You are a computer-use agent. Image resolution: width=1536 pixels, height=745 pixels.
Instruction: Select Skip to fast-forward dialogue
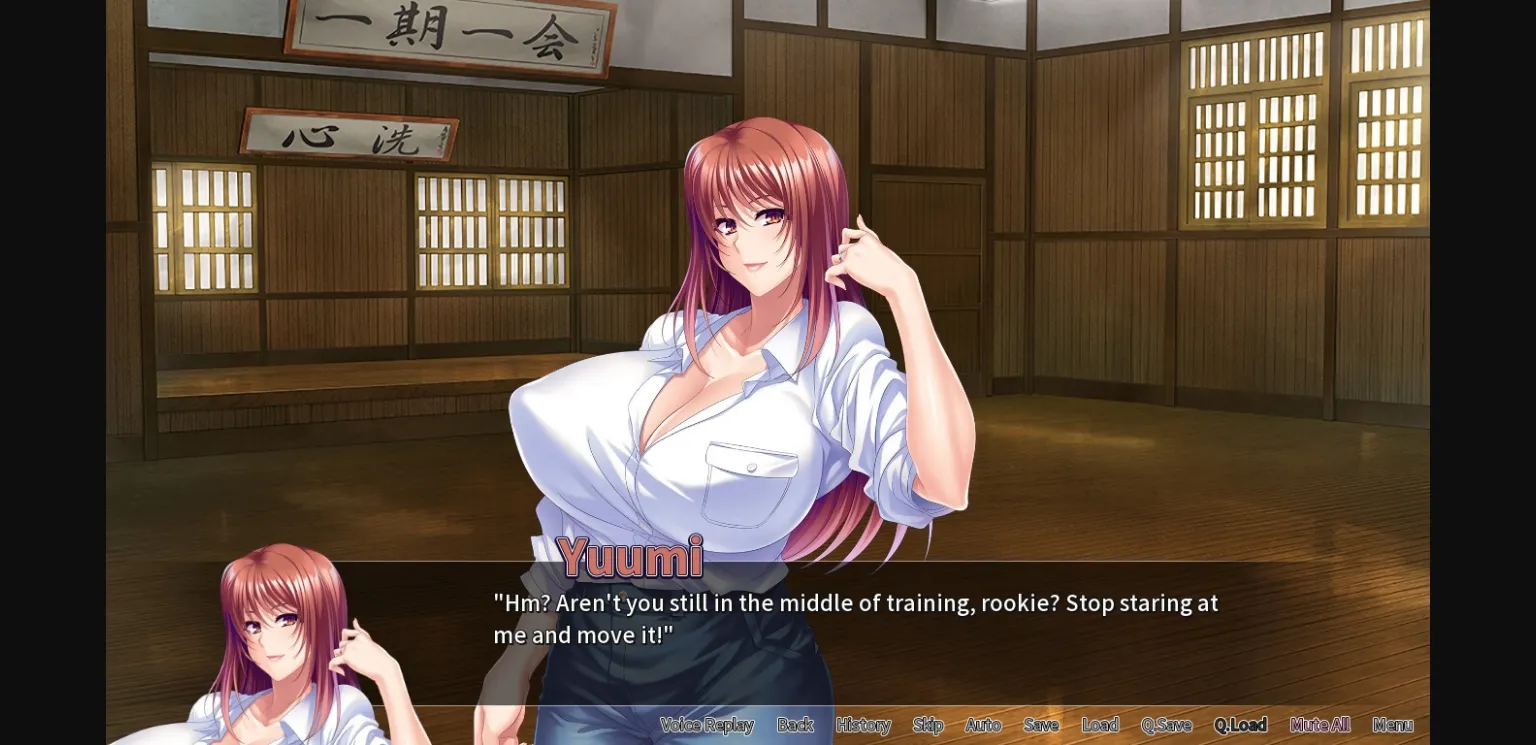(x=927, y=725)
